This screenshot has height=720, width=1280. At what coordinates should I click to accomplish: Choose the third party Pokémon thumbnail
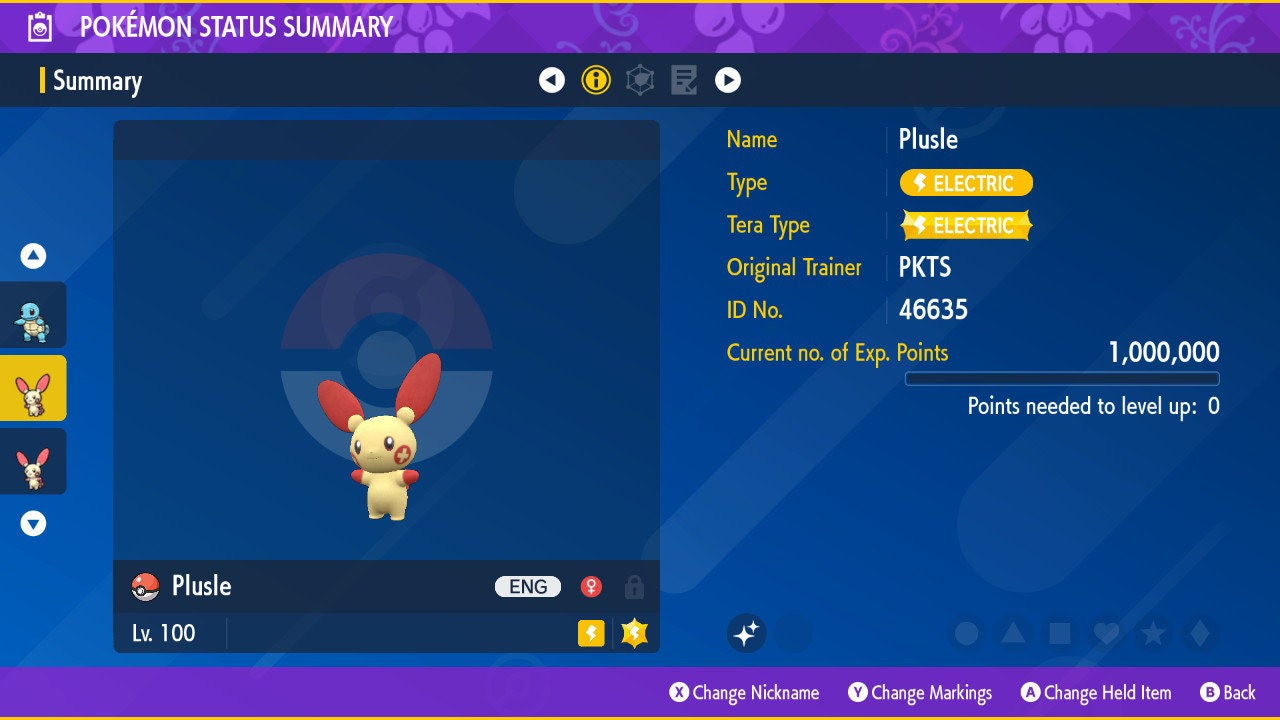tap(33, 461)
